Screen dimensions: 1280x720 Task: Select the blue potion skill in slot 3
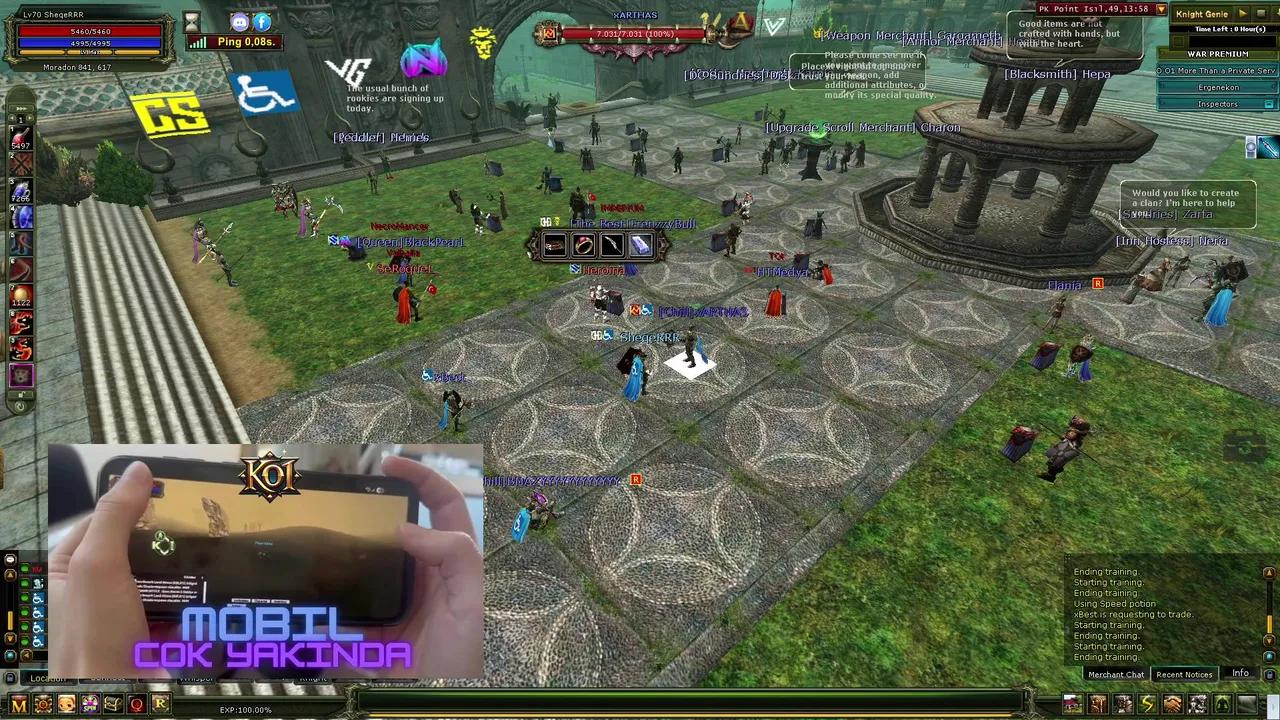click(22, 188)
